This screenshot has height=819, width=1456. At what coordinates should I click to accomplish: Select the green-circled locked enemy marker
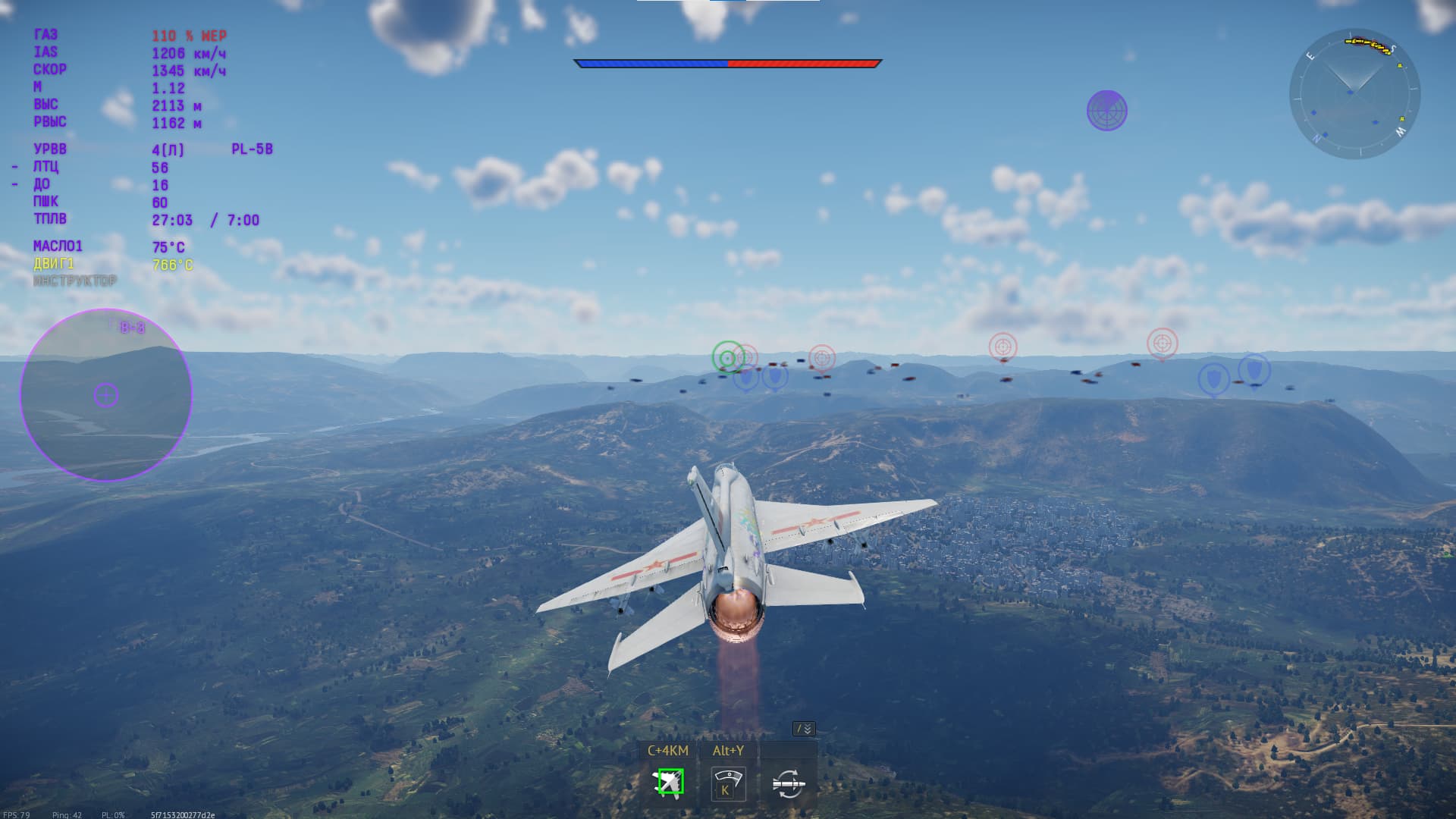point(728,357)
